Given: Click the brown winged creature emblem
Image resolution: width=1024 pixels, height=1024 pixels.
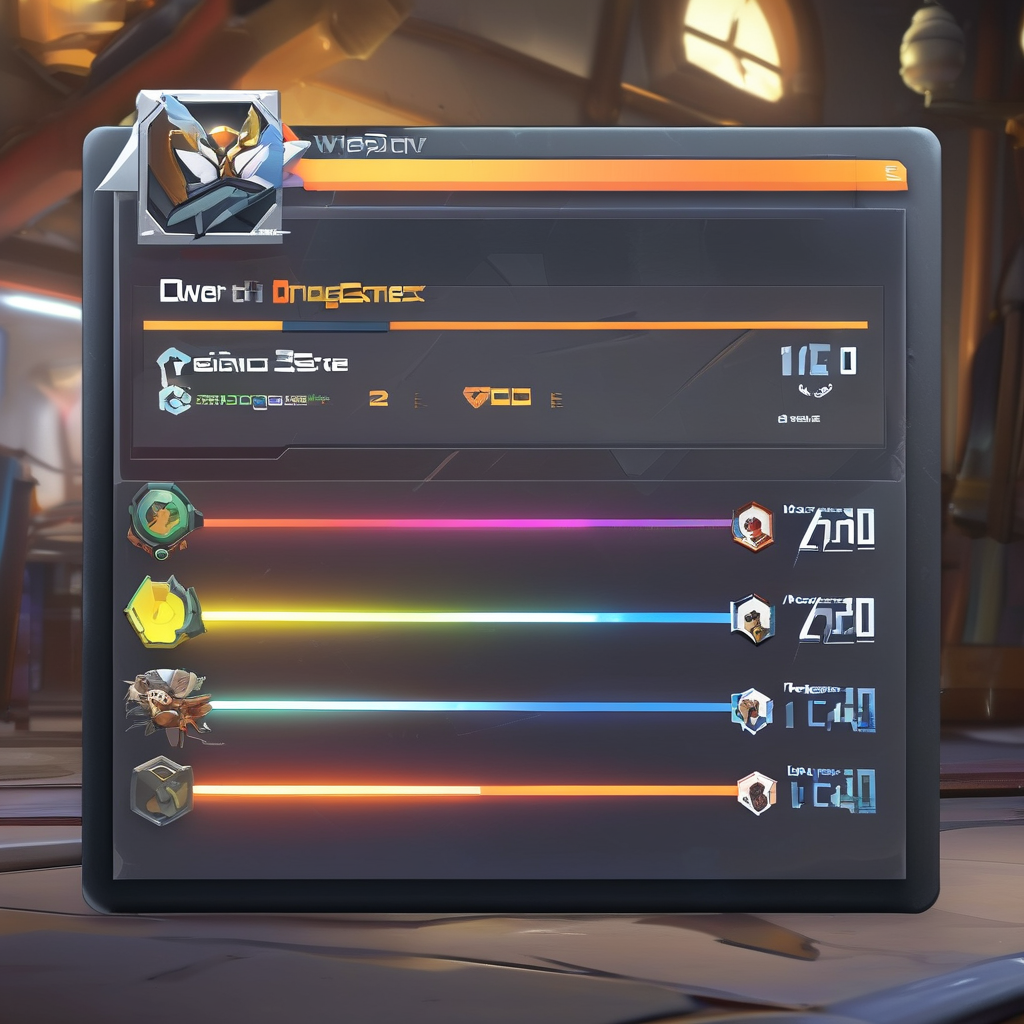Looking at the screenshot, I should point(168,706).
